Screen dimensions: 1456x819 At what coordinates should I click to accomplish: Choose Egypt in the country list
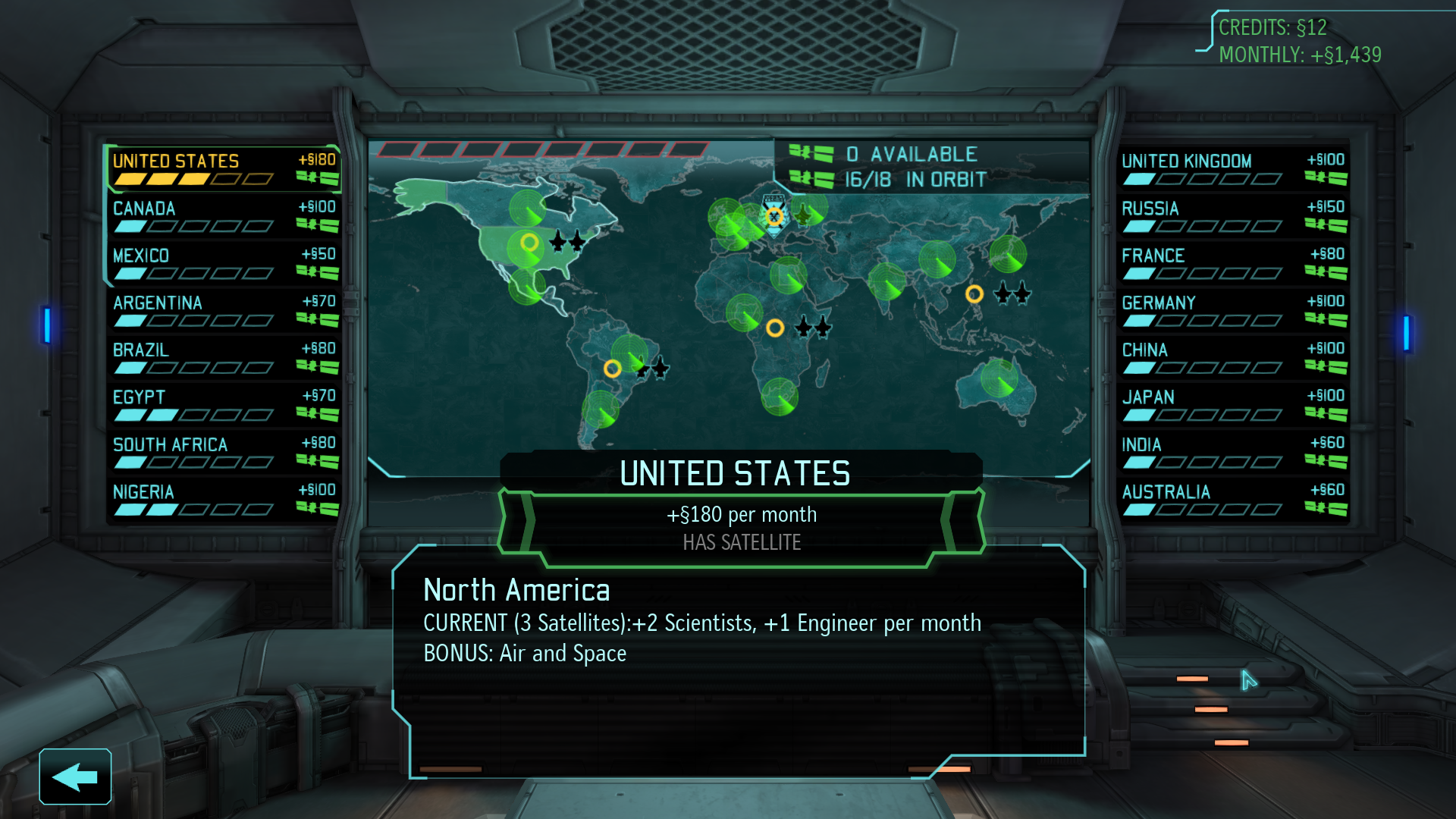(224, 405)
